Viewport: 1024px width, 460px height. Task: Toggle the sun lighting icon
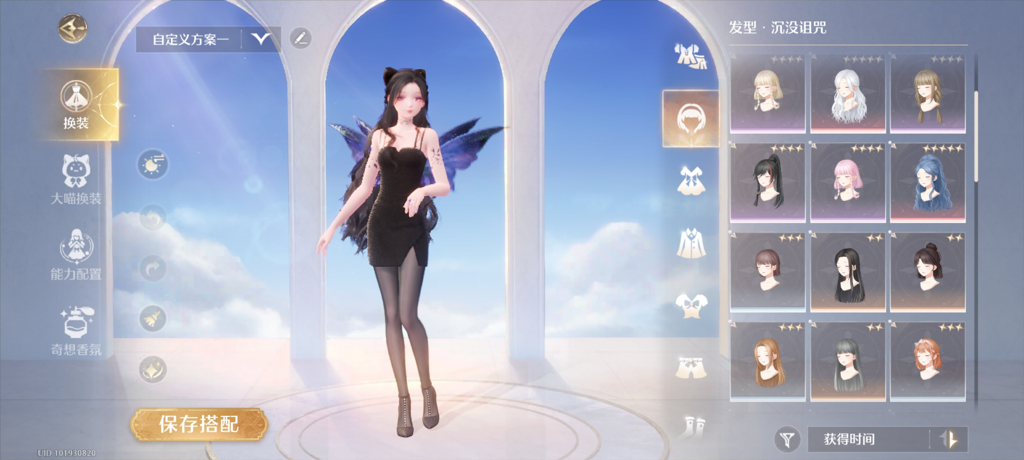[x=153, y=164]
